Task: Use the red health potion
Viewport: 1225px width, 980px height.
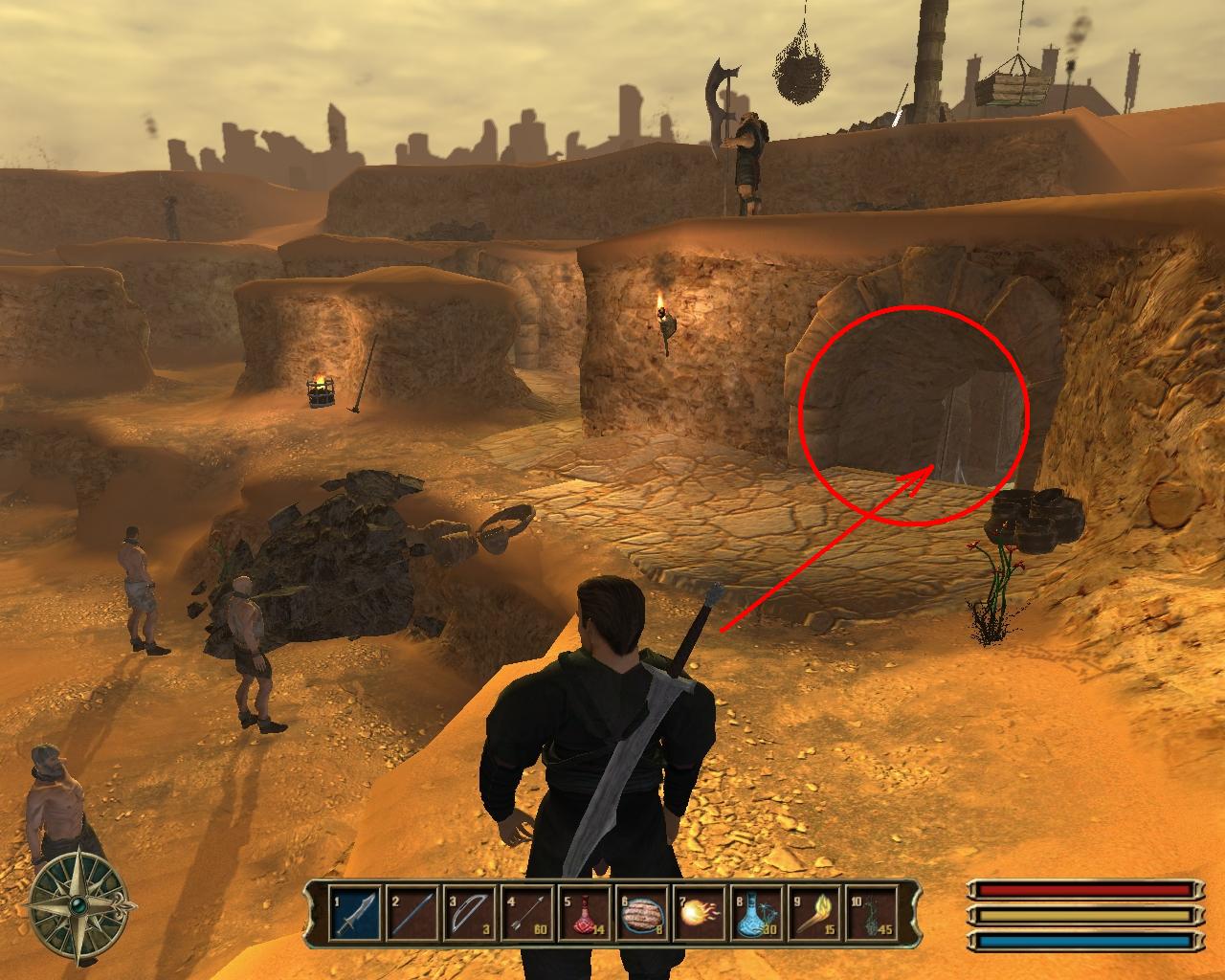Action: click(584, 912)
